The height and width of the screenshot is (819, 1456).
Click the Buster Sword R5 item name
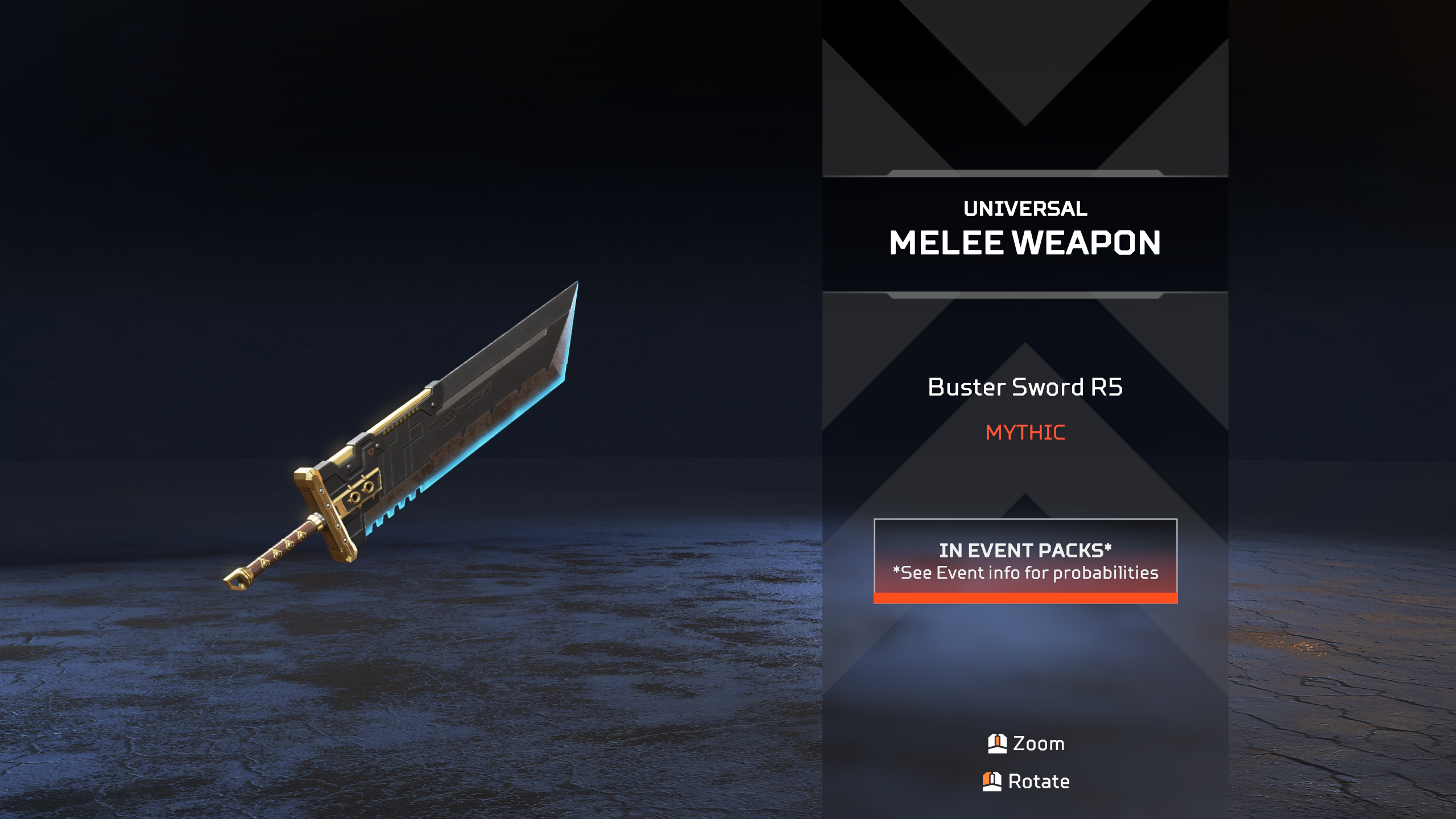pyautogui.click(x=1024, y=387)
